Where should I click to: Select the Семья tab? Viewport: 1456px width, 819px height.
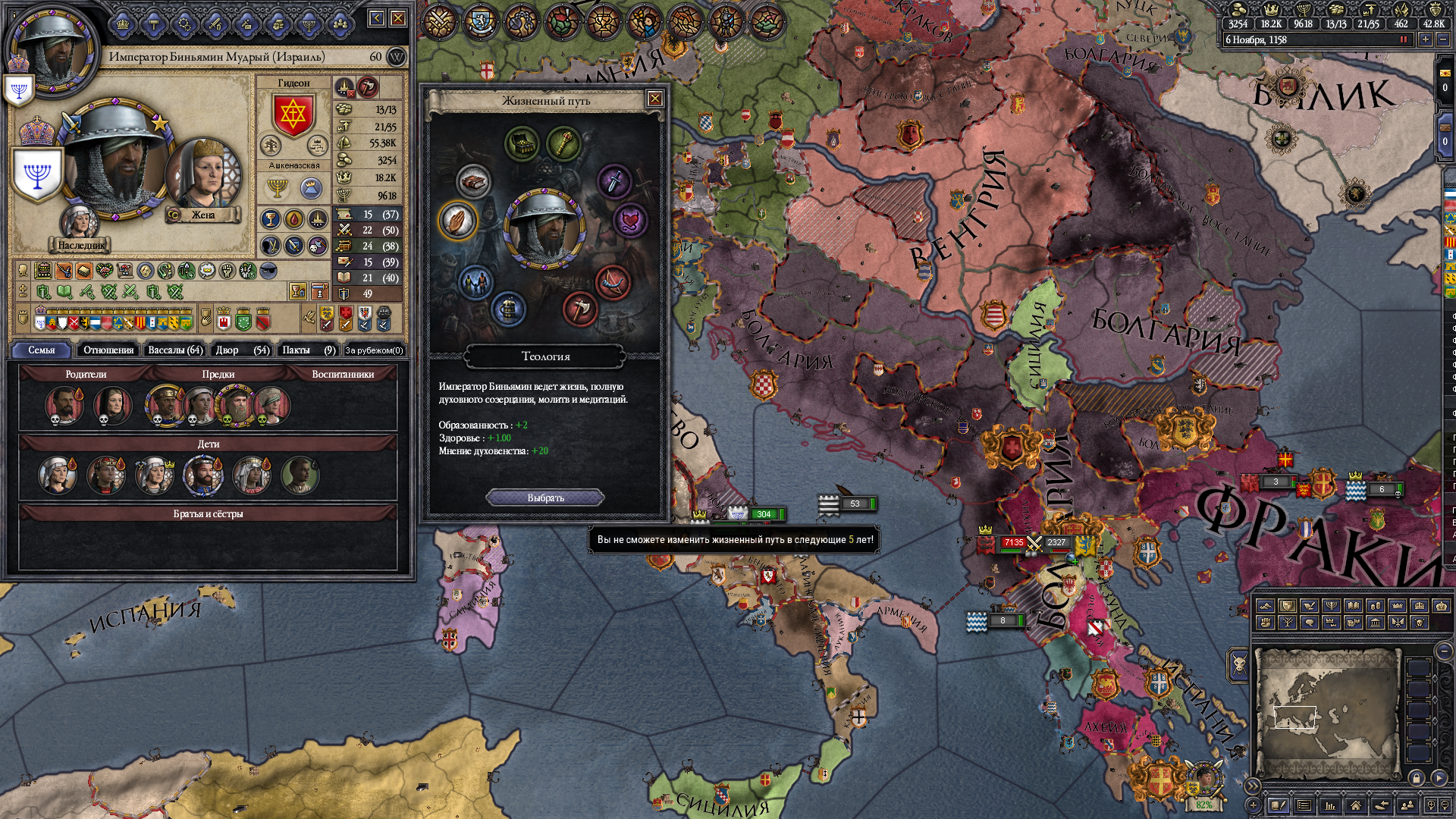click(x=42, y=350)
